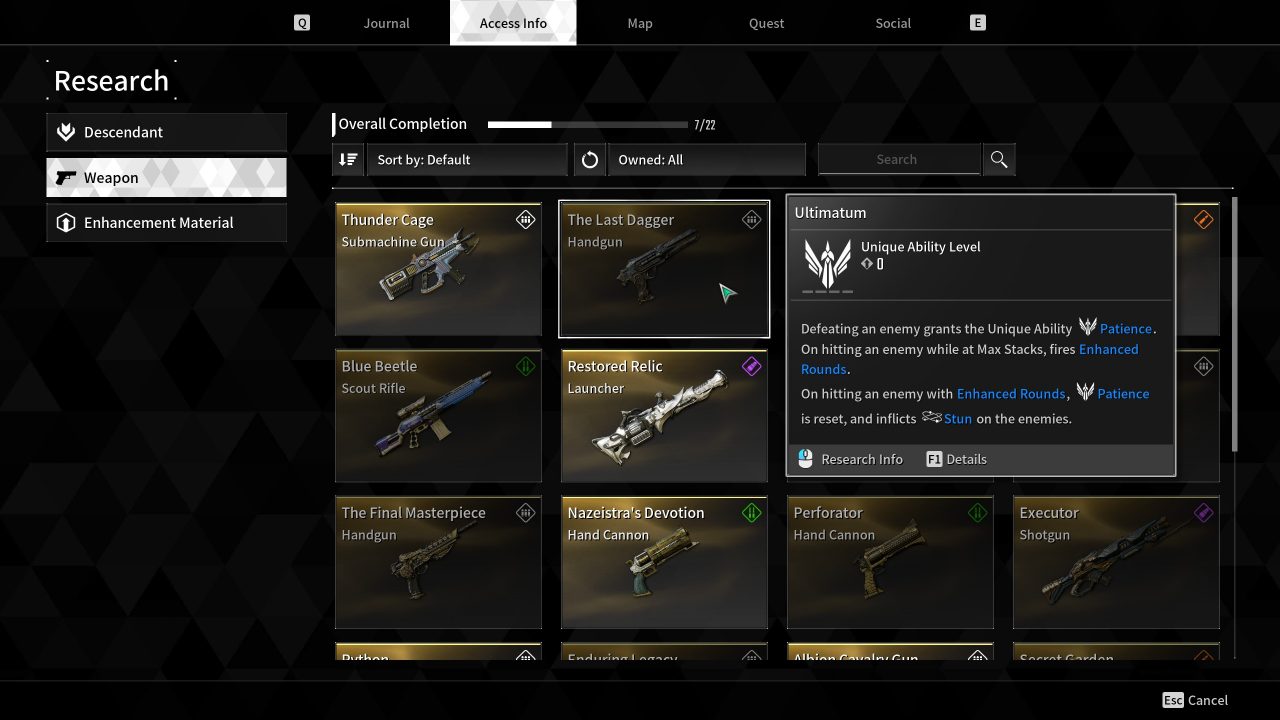Select the sort order icon beside Sort by
The width and height of the screenshot is (1280, 720).
click(348, 159)
